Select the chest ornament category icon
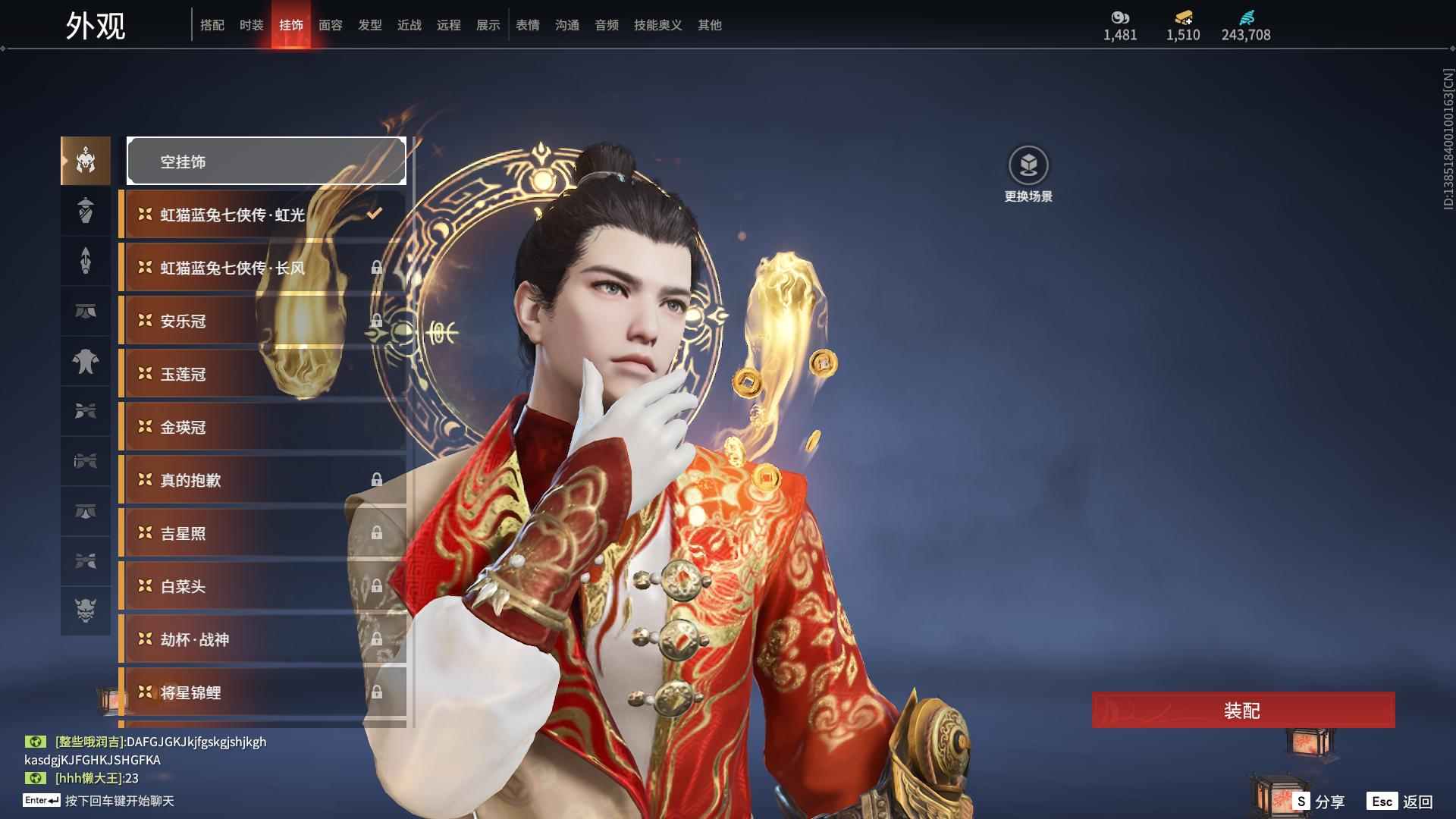 tap(85, 362)
